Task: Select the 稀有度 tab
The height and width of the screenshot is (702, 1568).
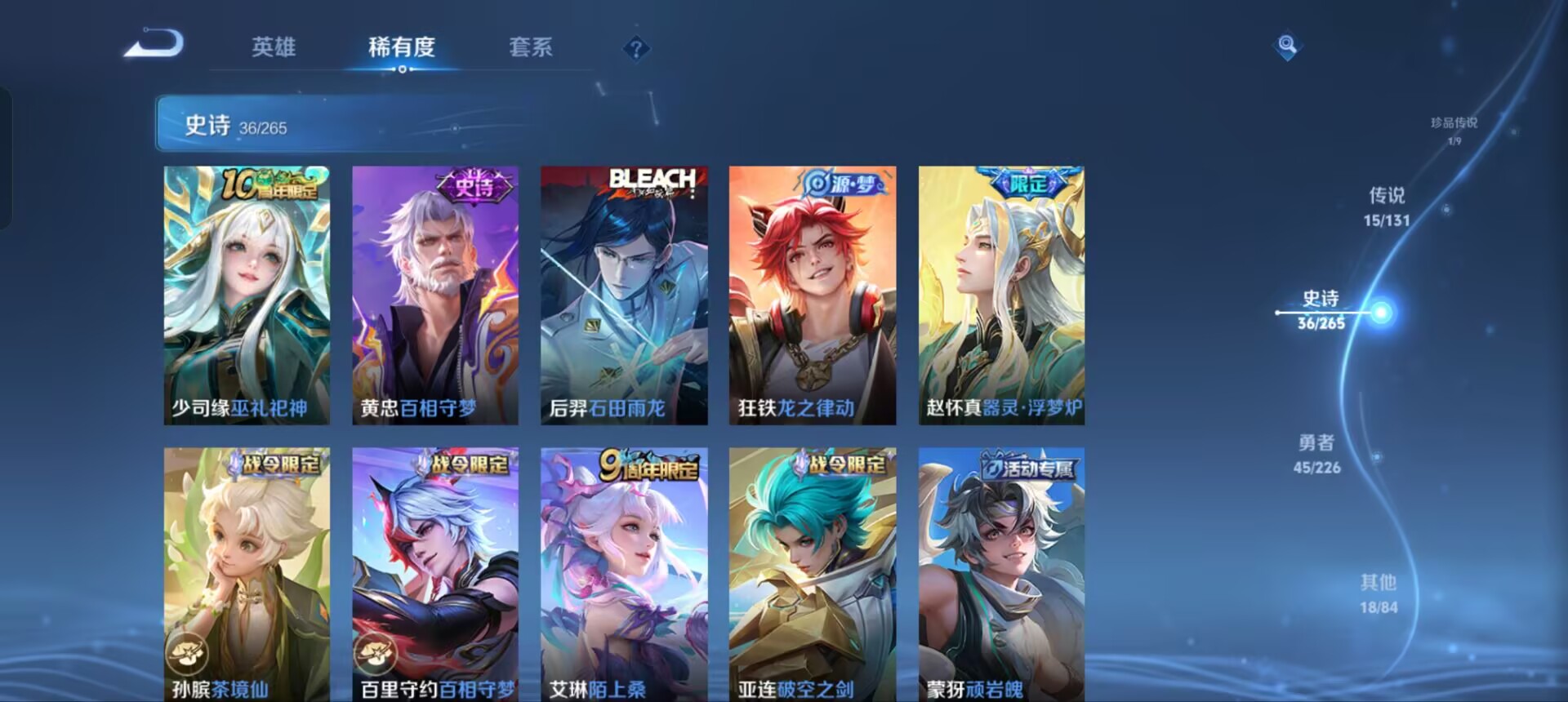Action: pos(402,49)
